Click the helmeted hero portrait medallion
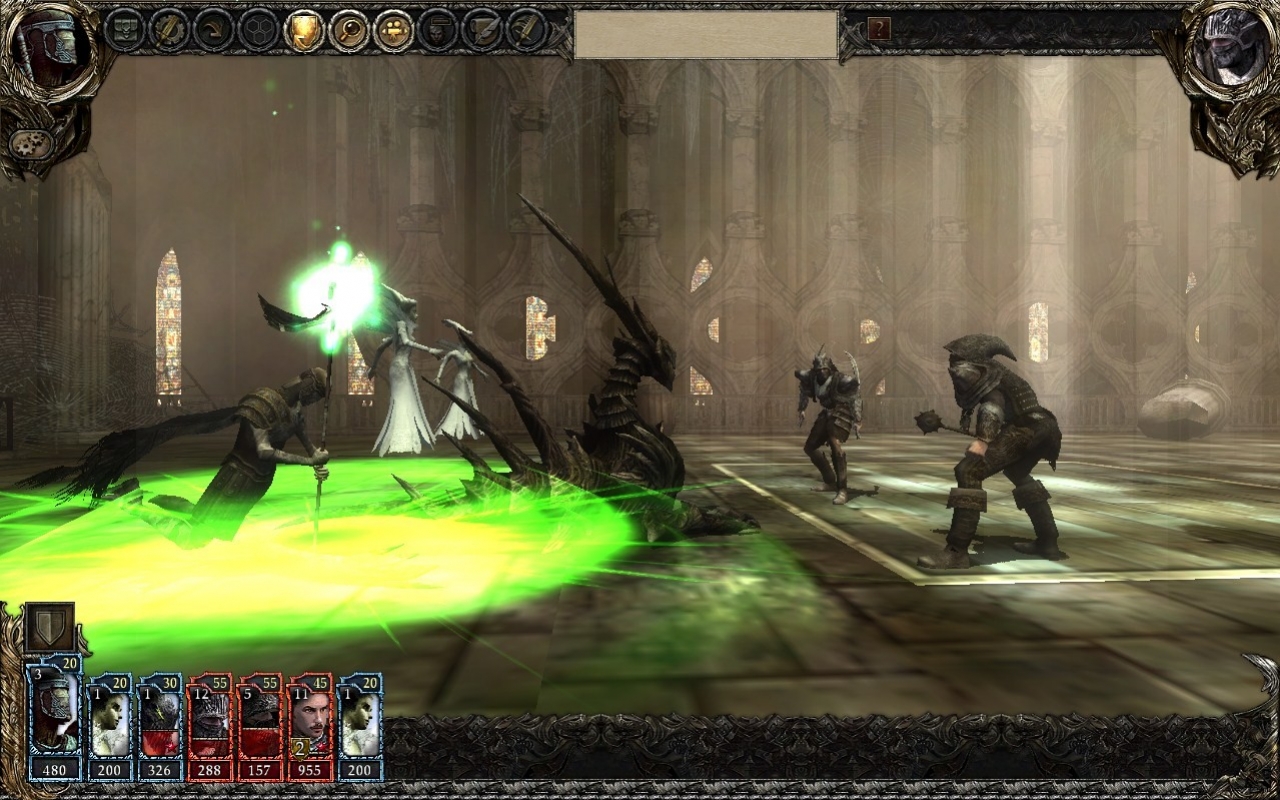The width and height of the screenshot is (1280, 800). point(52,48)
